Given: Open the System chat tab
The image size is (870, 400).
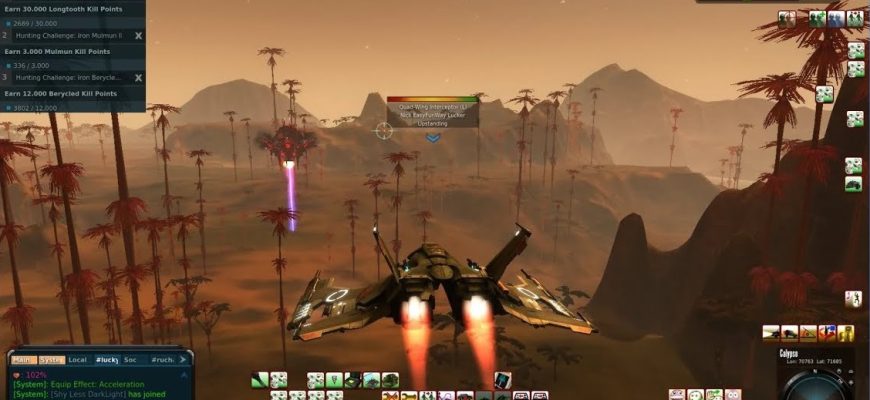Looking at the screenshot, I should (51, 359).
